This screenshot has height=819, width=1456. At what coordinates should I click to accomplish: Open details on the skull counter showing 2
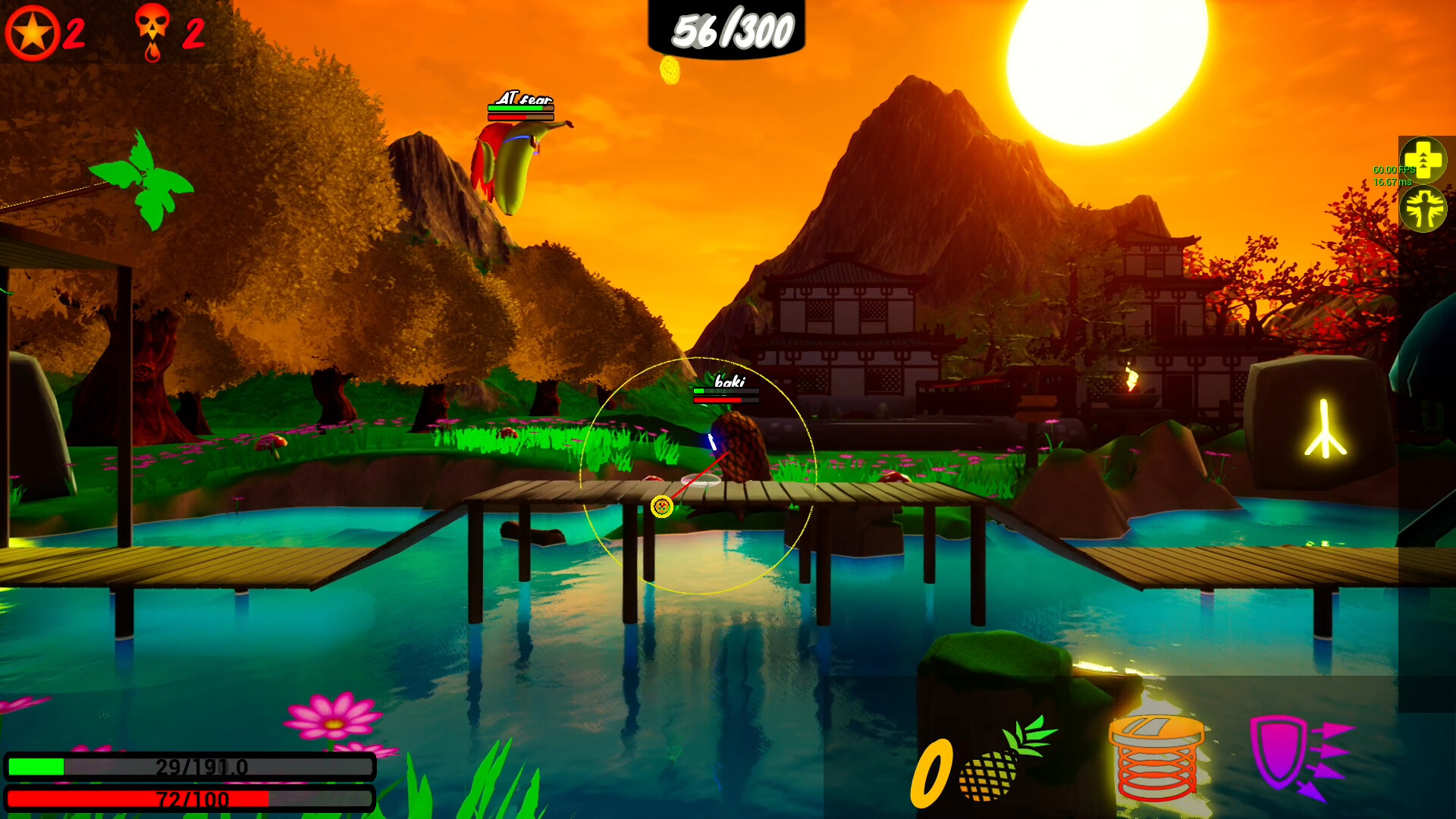click(193, 32)
